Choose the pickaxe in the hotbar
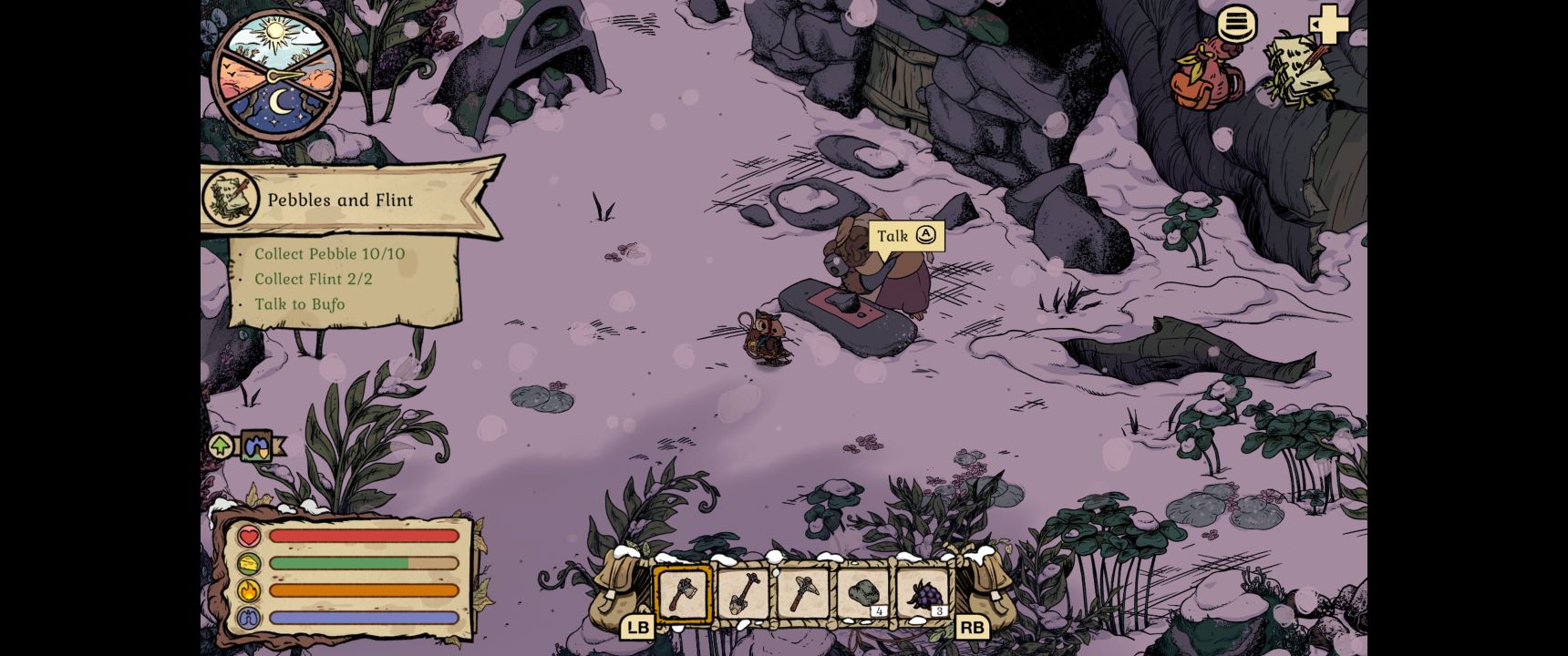The image size is (1568, 656). [802, 594]
